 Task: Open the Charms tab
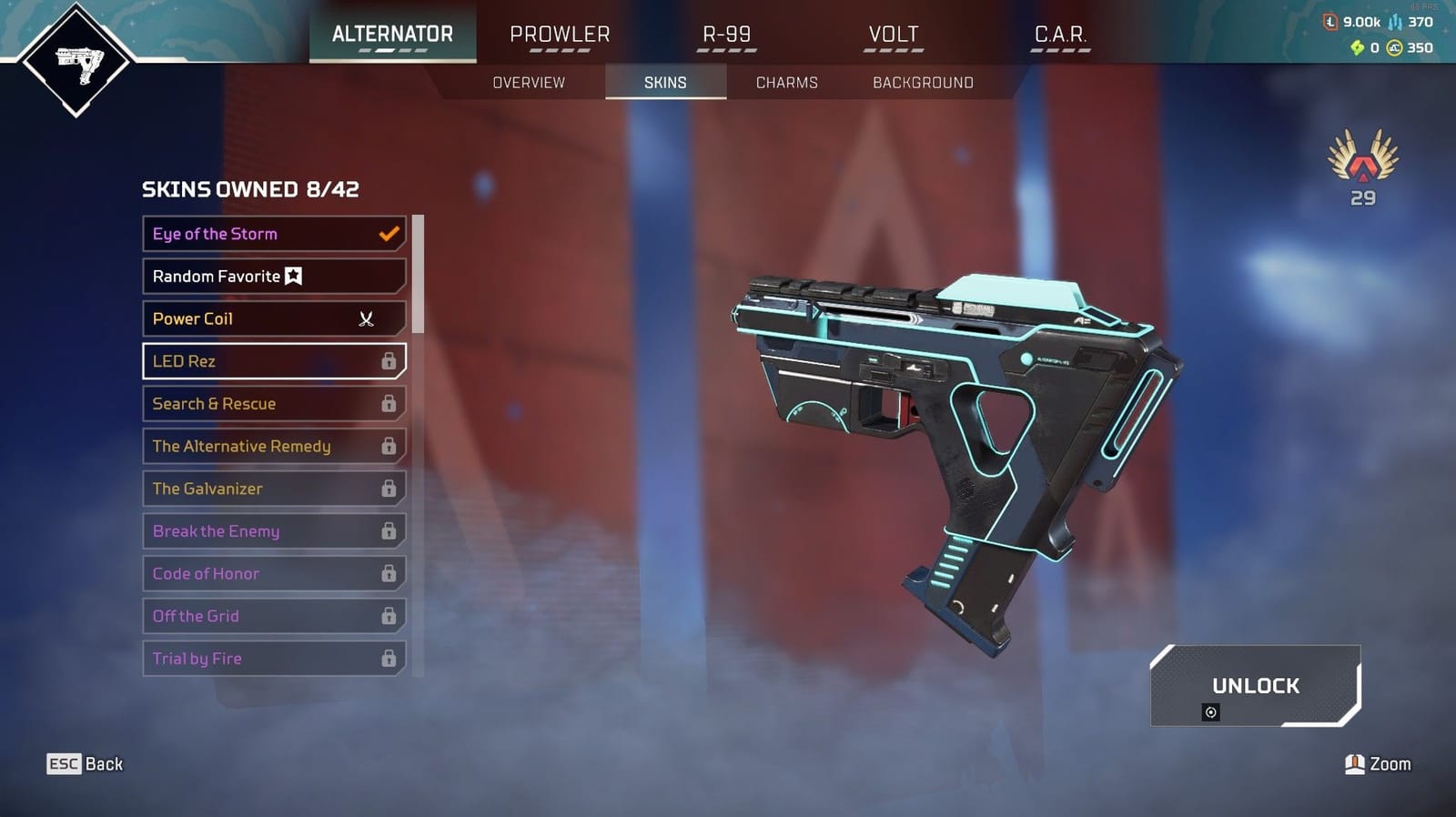tap(786, 82)
